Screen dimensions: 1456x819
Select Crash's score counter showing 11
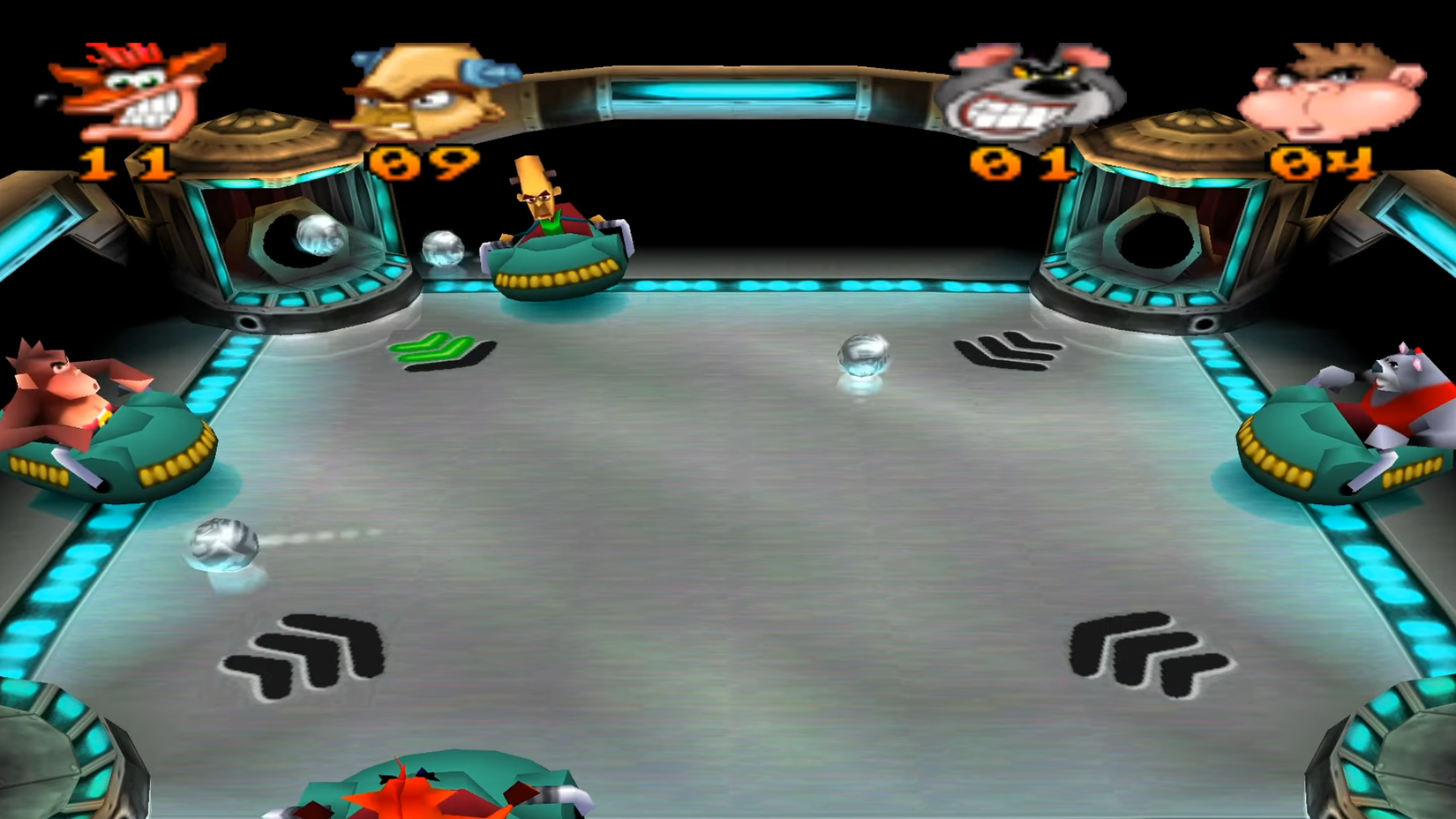[124, 163]
